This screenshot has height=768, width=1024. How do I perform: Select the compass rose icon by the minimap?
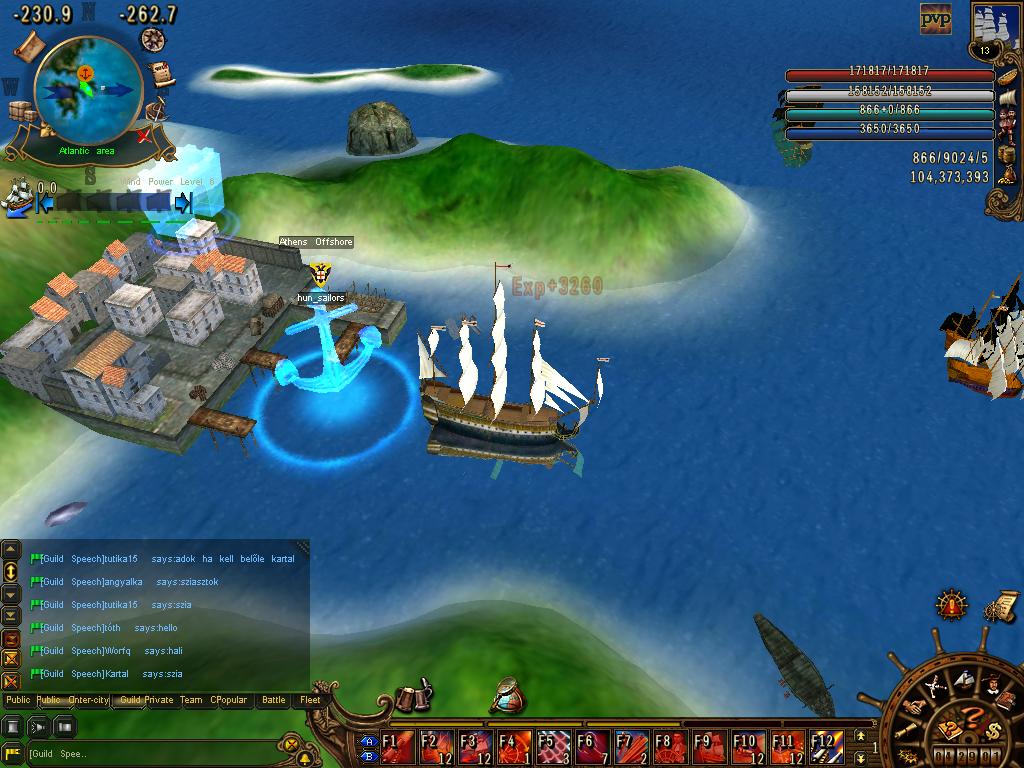click(153, 40)
